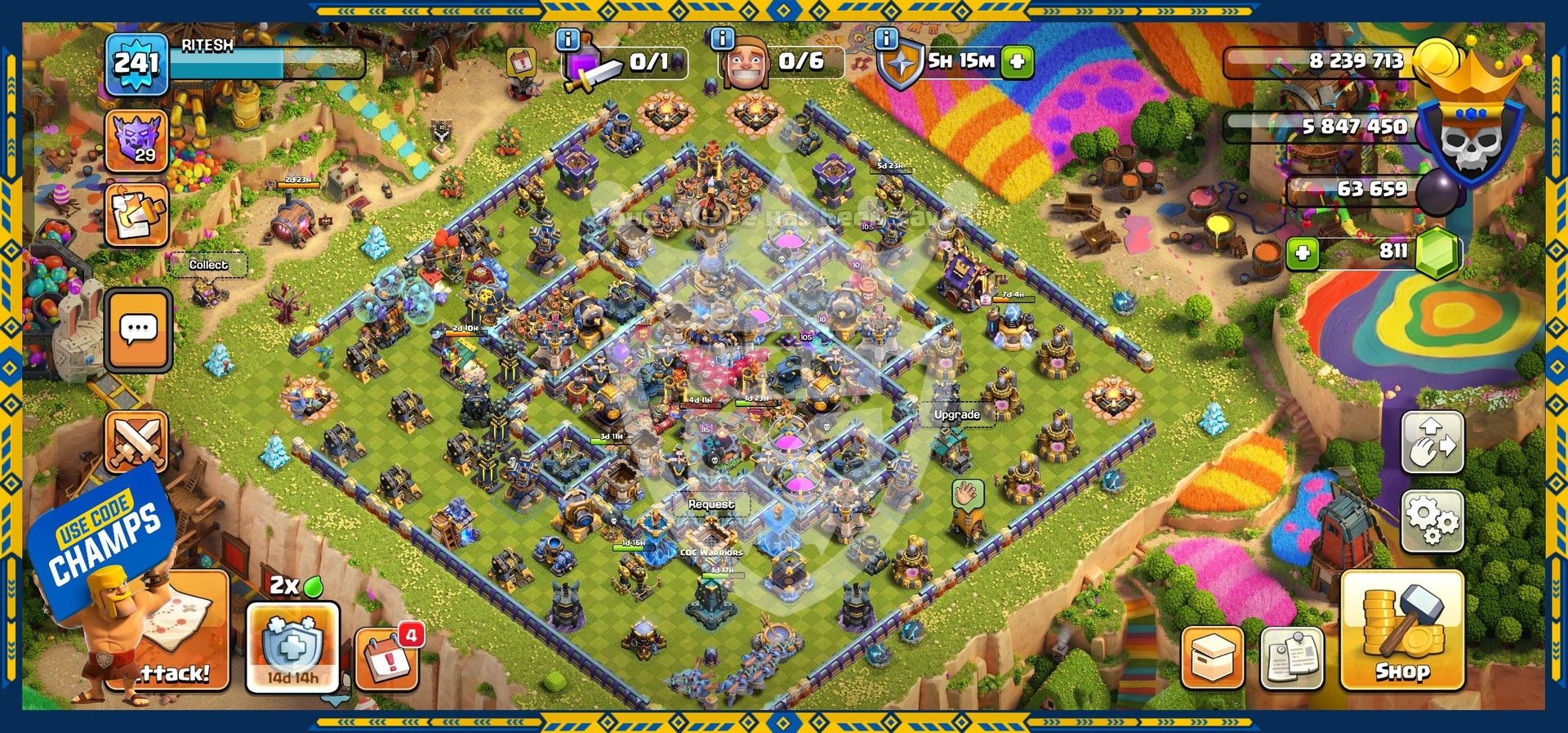Screen dimensions: 1568x733
Task: Show the builder info icon
Action: pos(722,38)
